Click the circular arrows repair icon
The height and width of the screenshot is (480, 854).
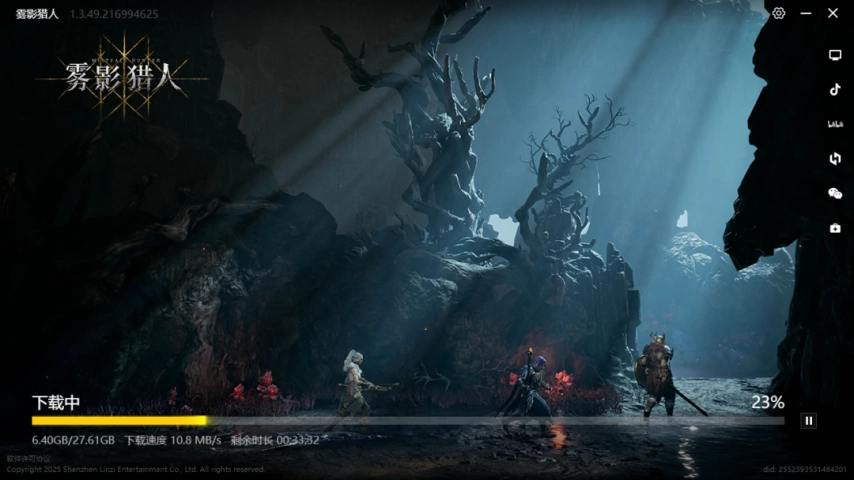(x=835, y=158)
